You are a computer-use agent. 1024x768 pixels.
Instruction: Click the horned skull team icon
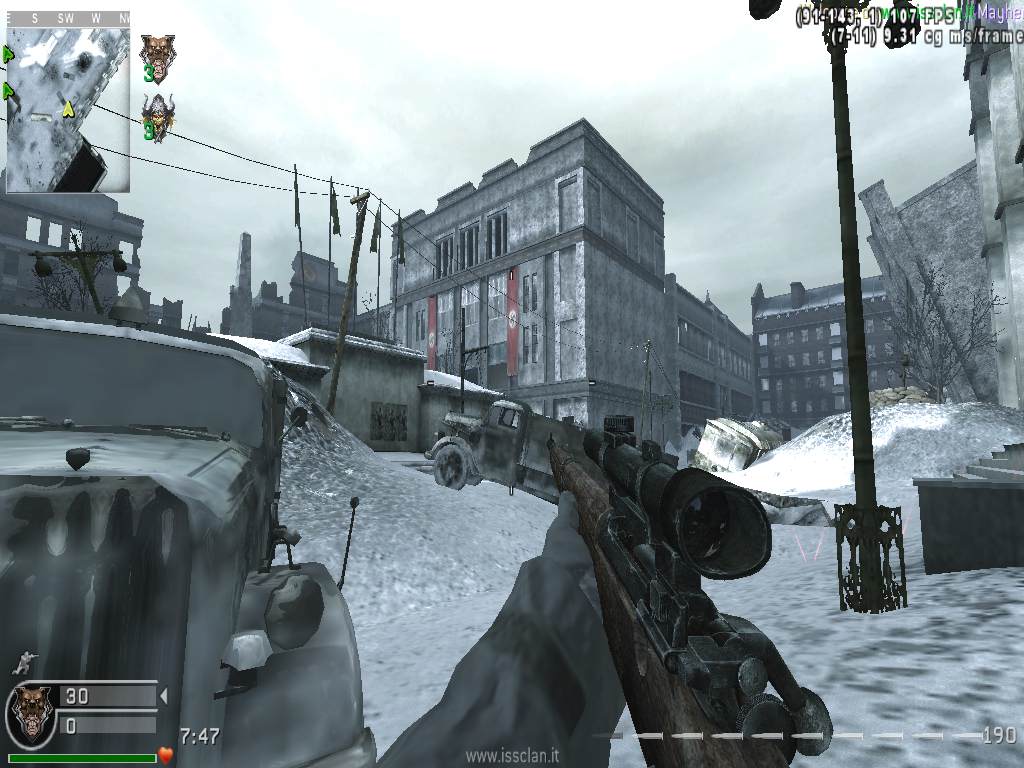point(156,116)
